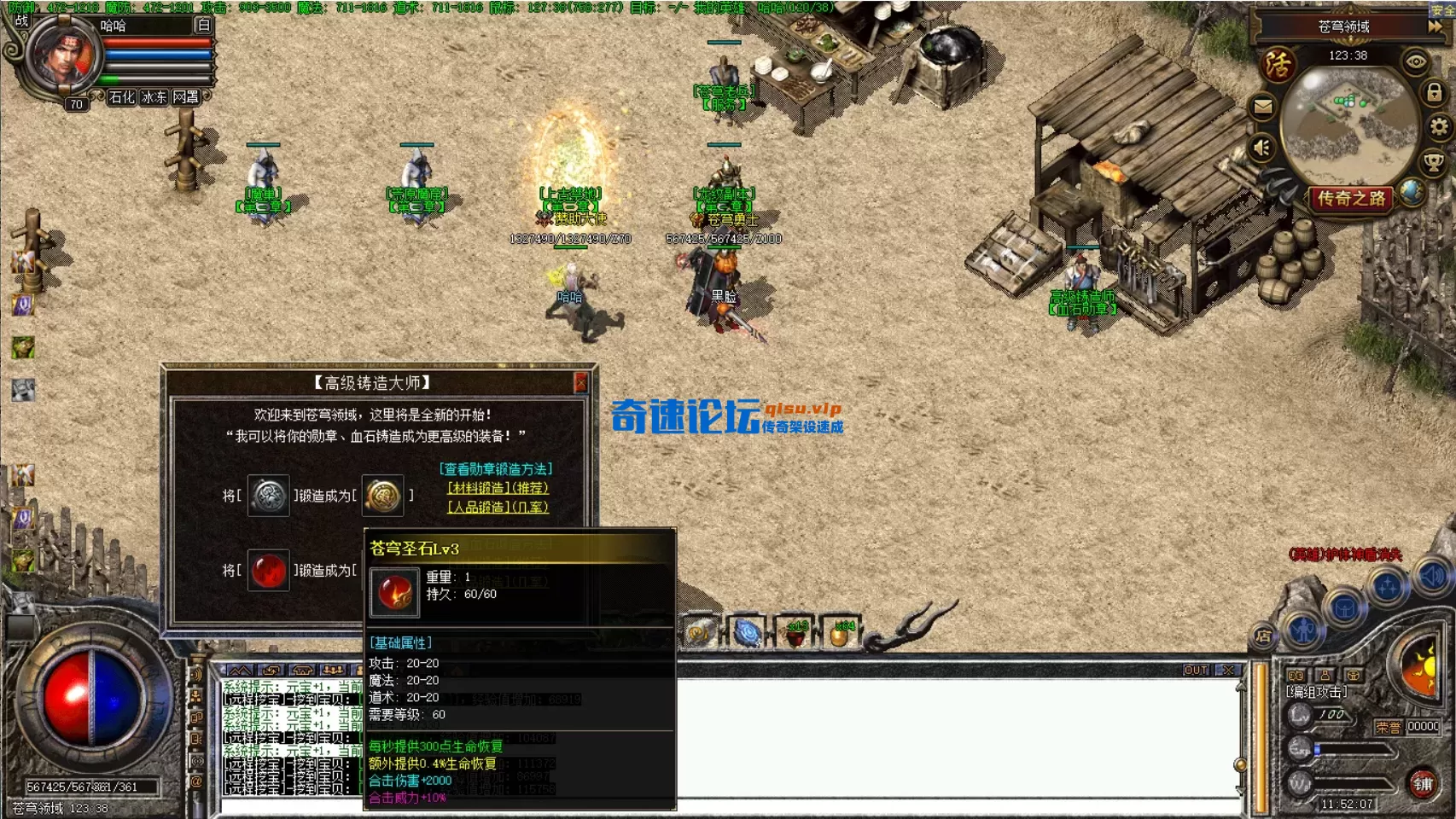Open the bag/warehouse box icon bottom right

pyautogui.click(x=1343, y=607)
